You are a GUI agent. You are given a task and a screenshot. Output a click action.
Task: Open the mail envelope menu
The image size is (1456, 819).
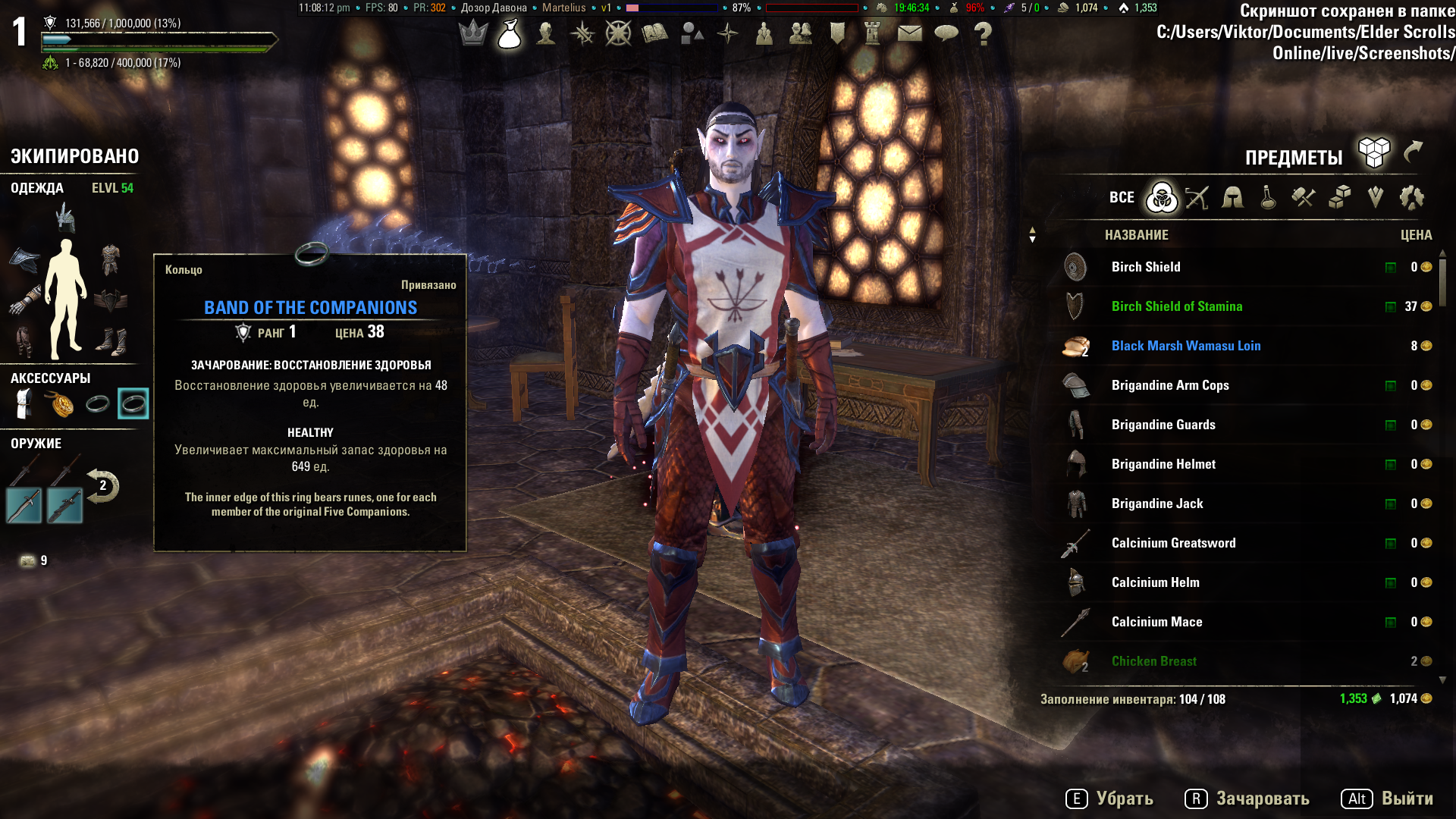click(x=909, y=33)
